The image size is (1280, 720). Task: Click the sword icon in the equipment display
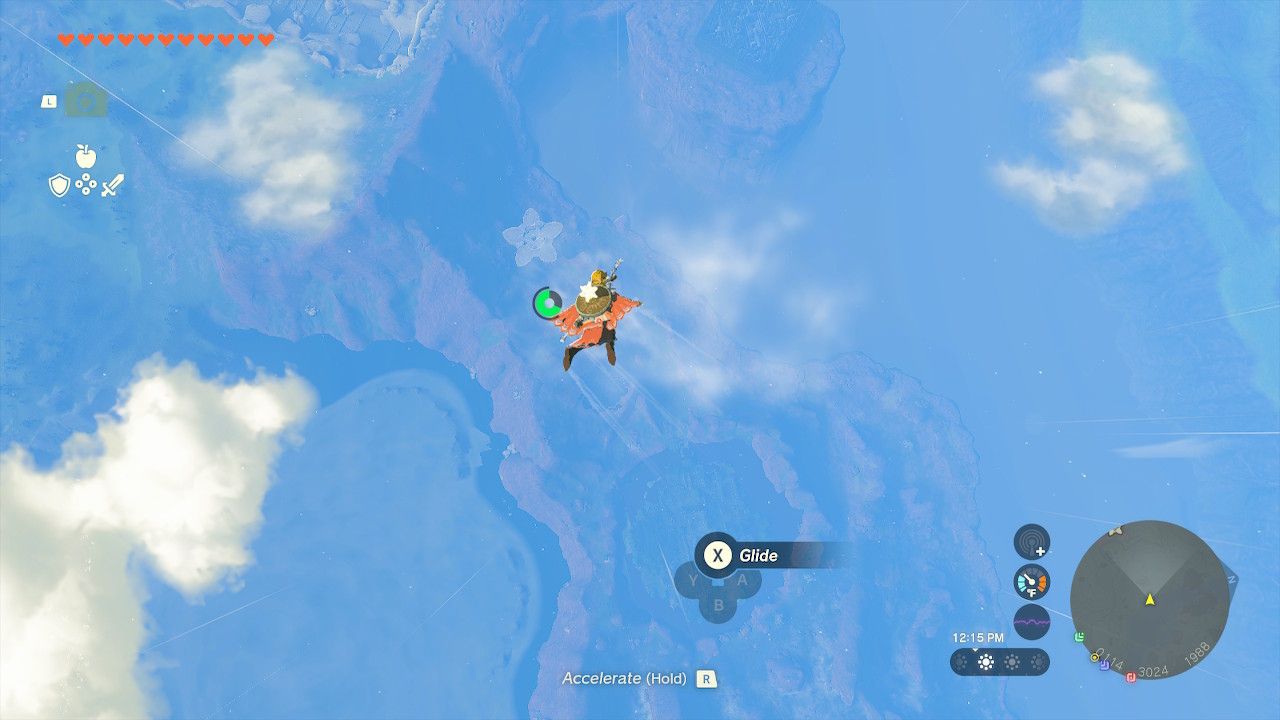112,184
